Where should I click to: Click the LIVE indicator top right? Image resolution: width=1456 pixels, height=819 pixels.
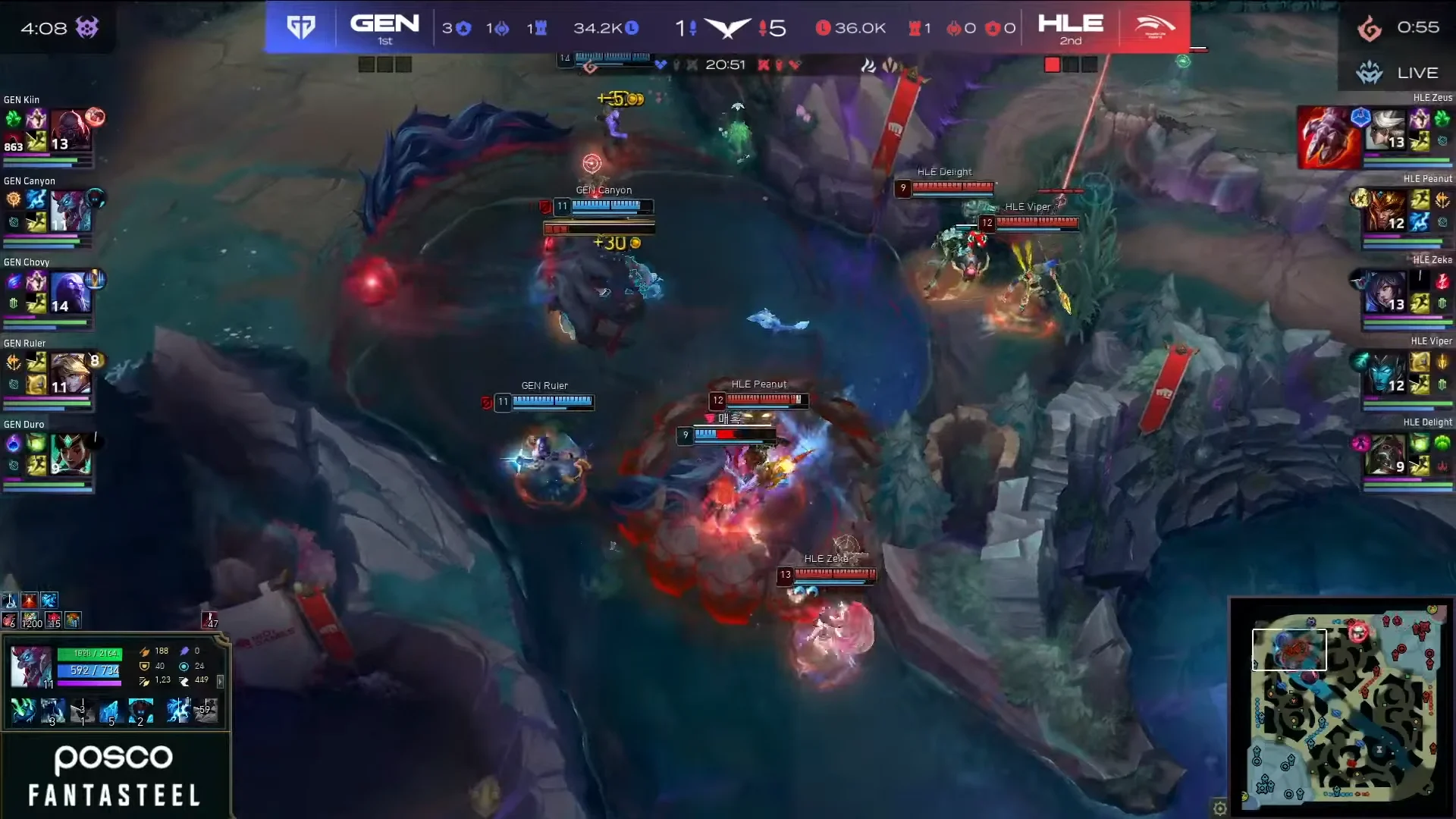tap(1417, 73)
